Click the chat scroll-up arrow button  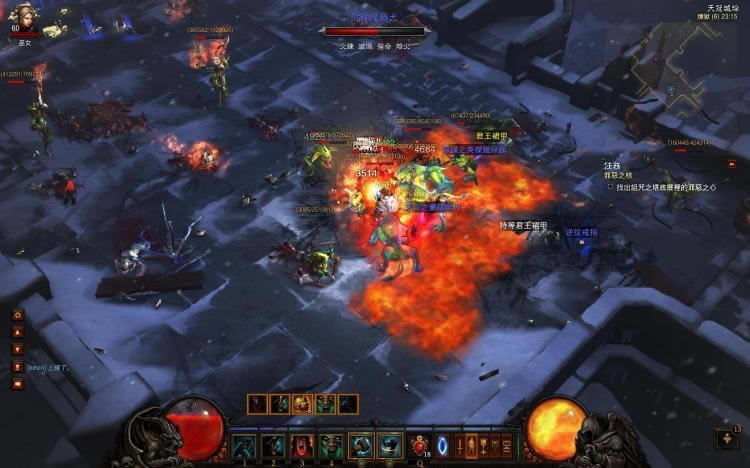click(17, 332)
